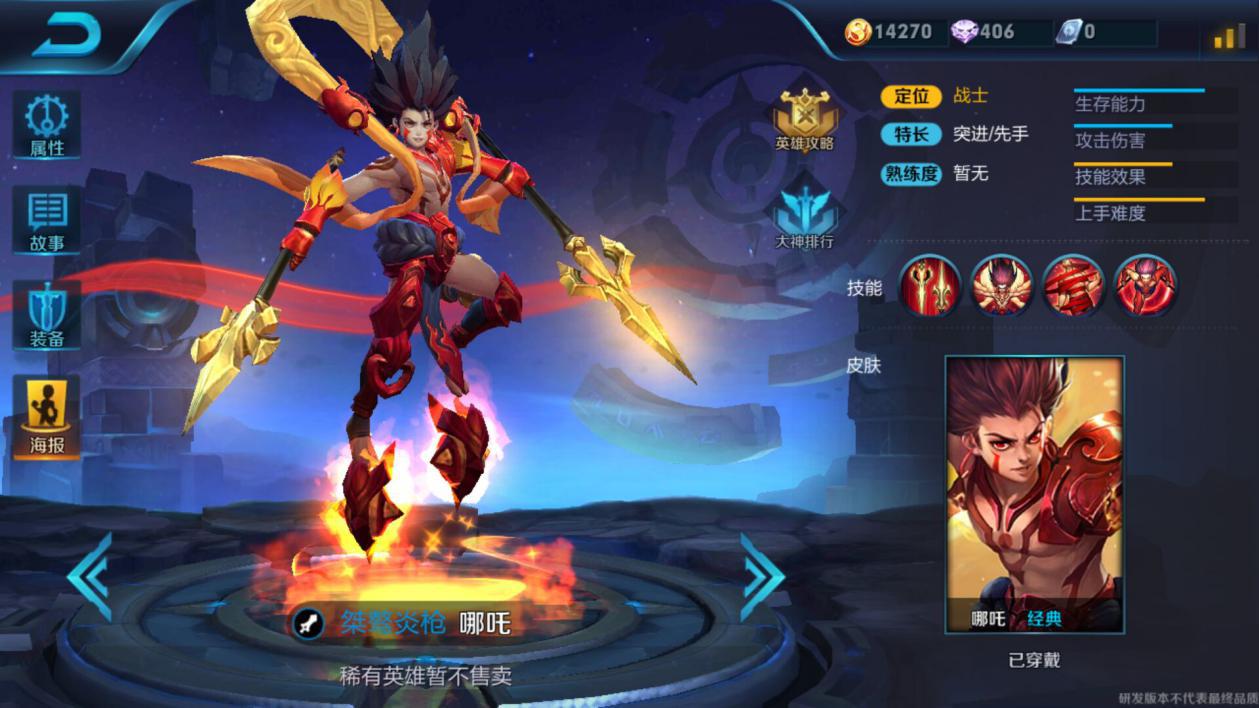The image size is (1259, 708).
Task: Click the blue ticket currency counter
Action: (x=1078, y=32)
